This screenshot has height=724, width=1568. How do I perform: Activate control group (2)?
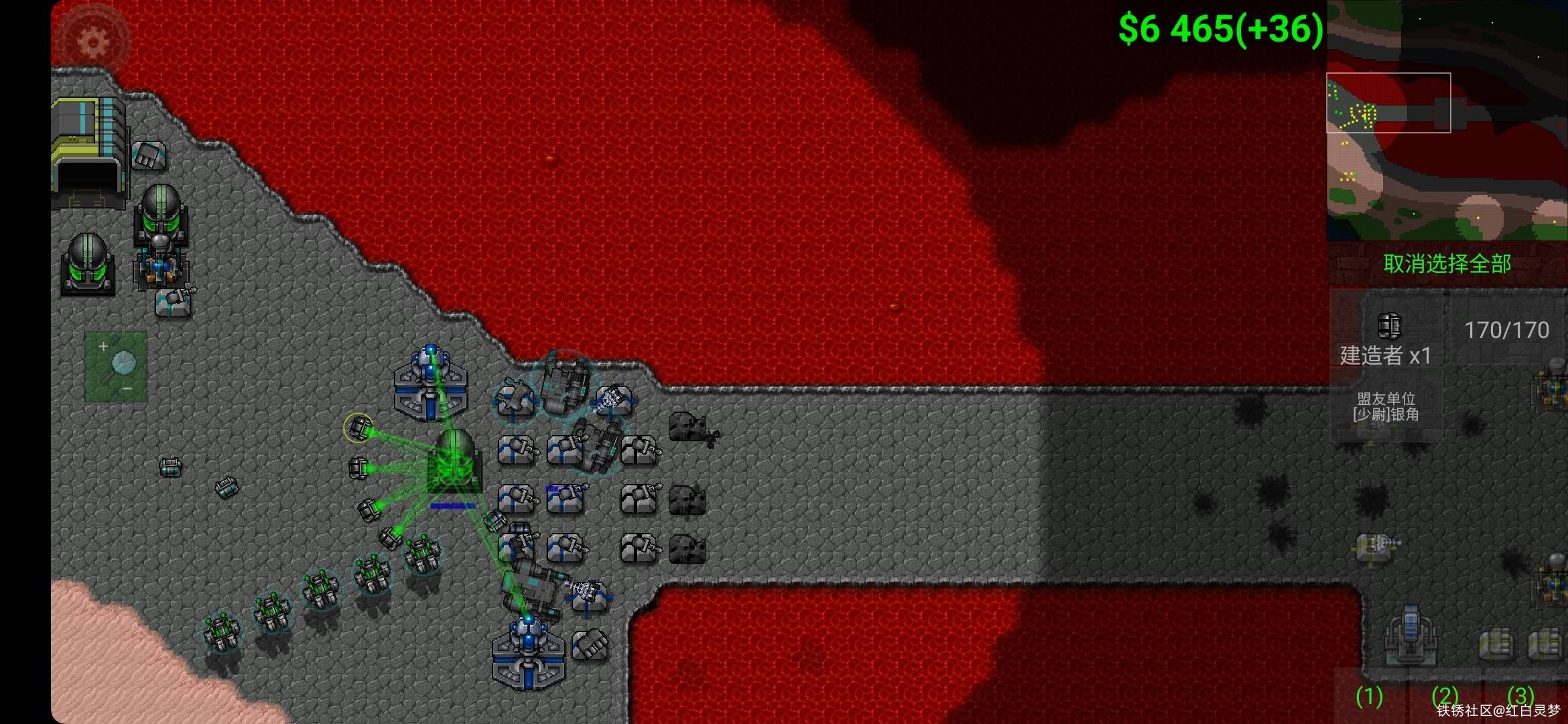[x=1445, y=697]
